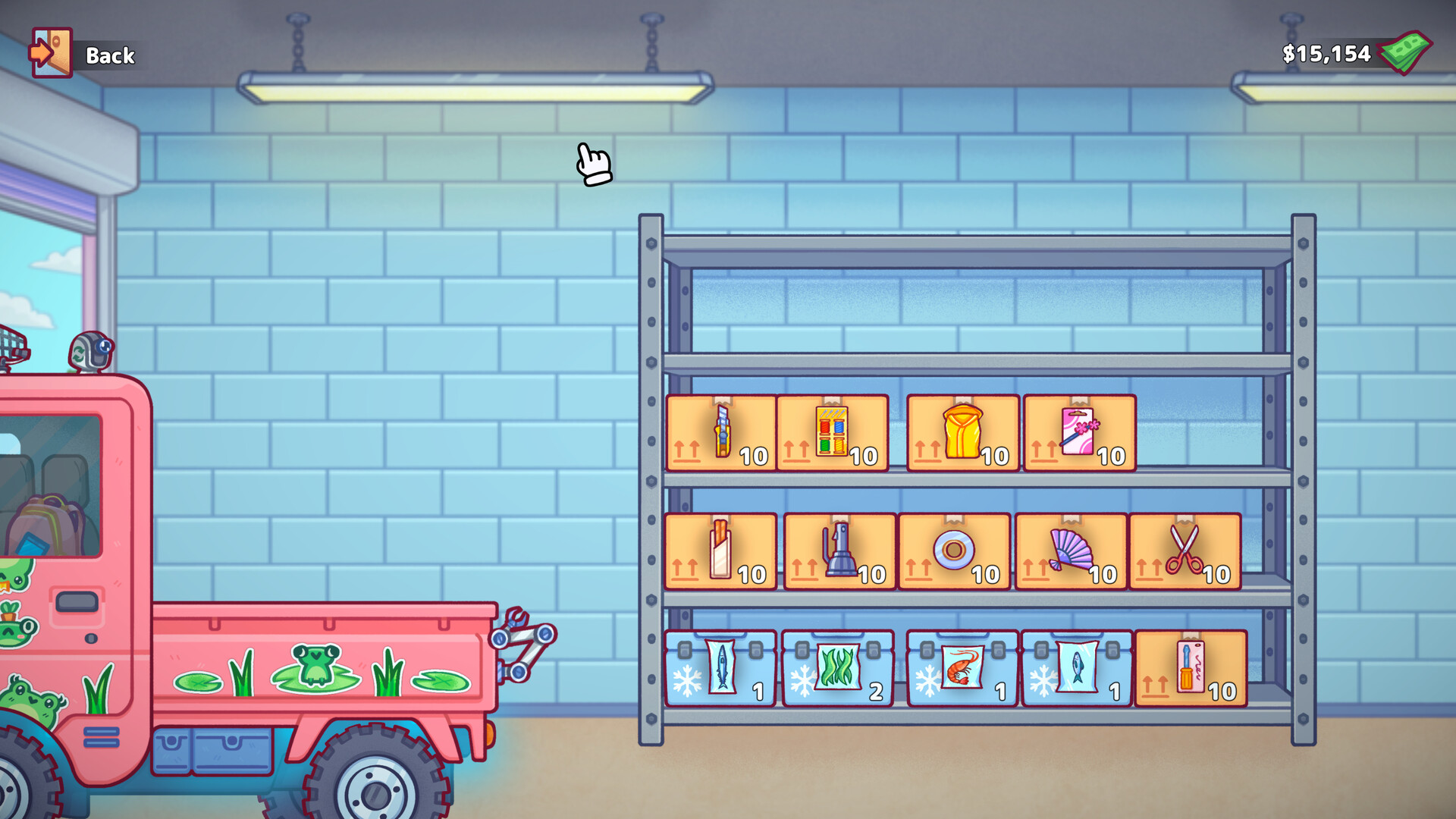The width and height of the screenshot is (1456, 819).
Task: Select the wrapped sticks box on middle shelf
Action: tap(719, 551)
